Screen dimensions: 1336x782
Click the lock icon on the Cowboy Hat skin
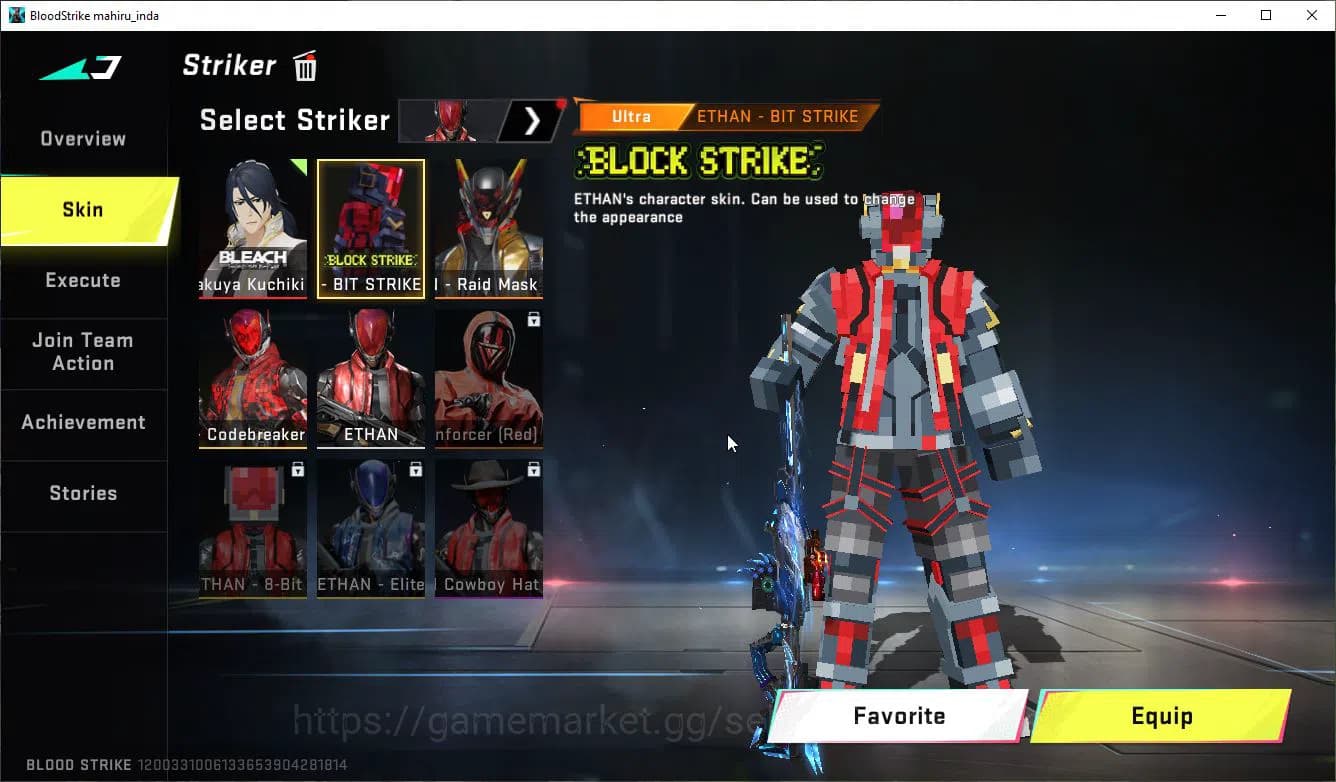point(534,469)
